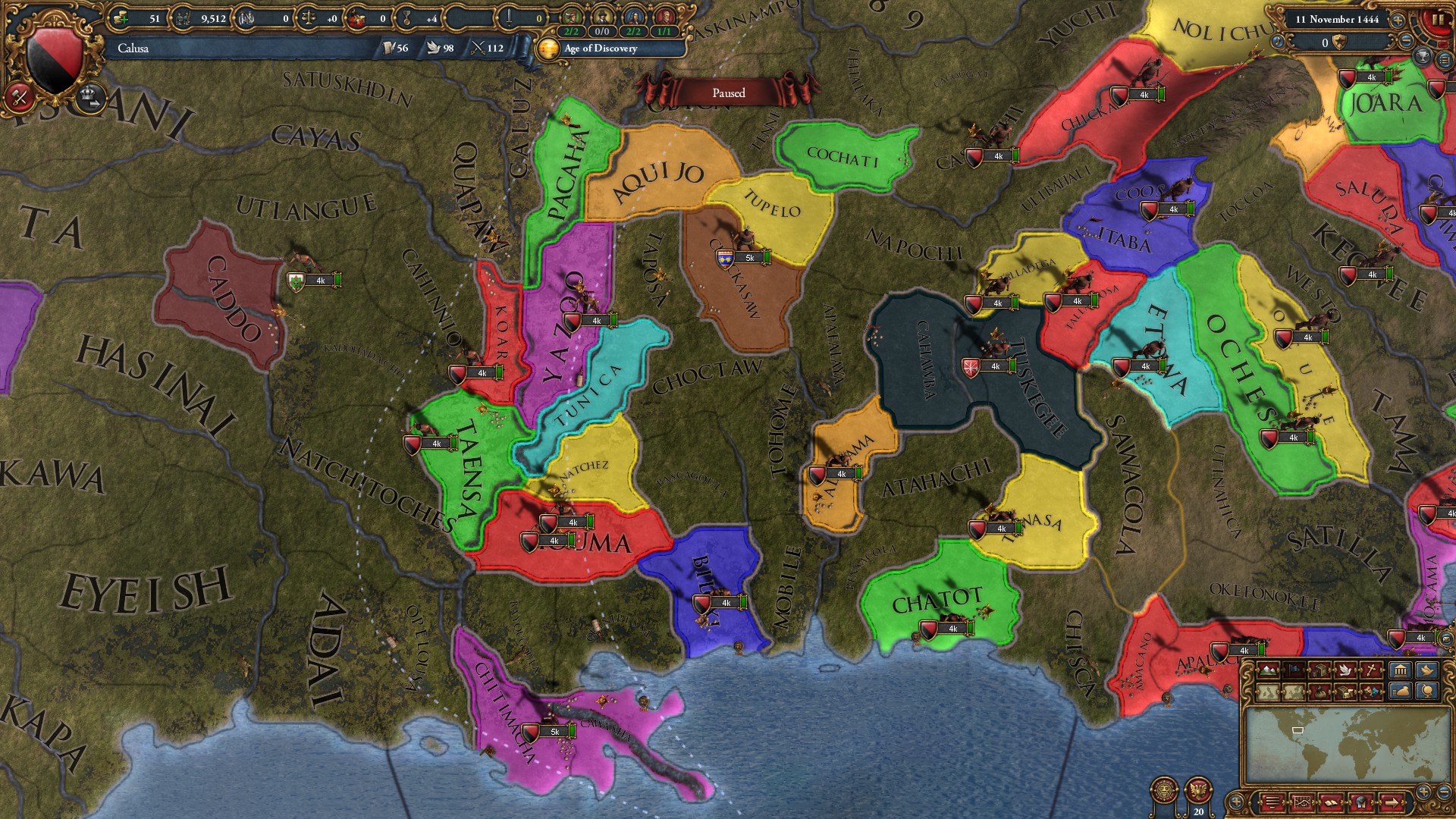Open the trade goods mapmode icon
The width and height of the screenshot is (1456, 819).
(1320, 670)
